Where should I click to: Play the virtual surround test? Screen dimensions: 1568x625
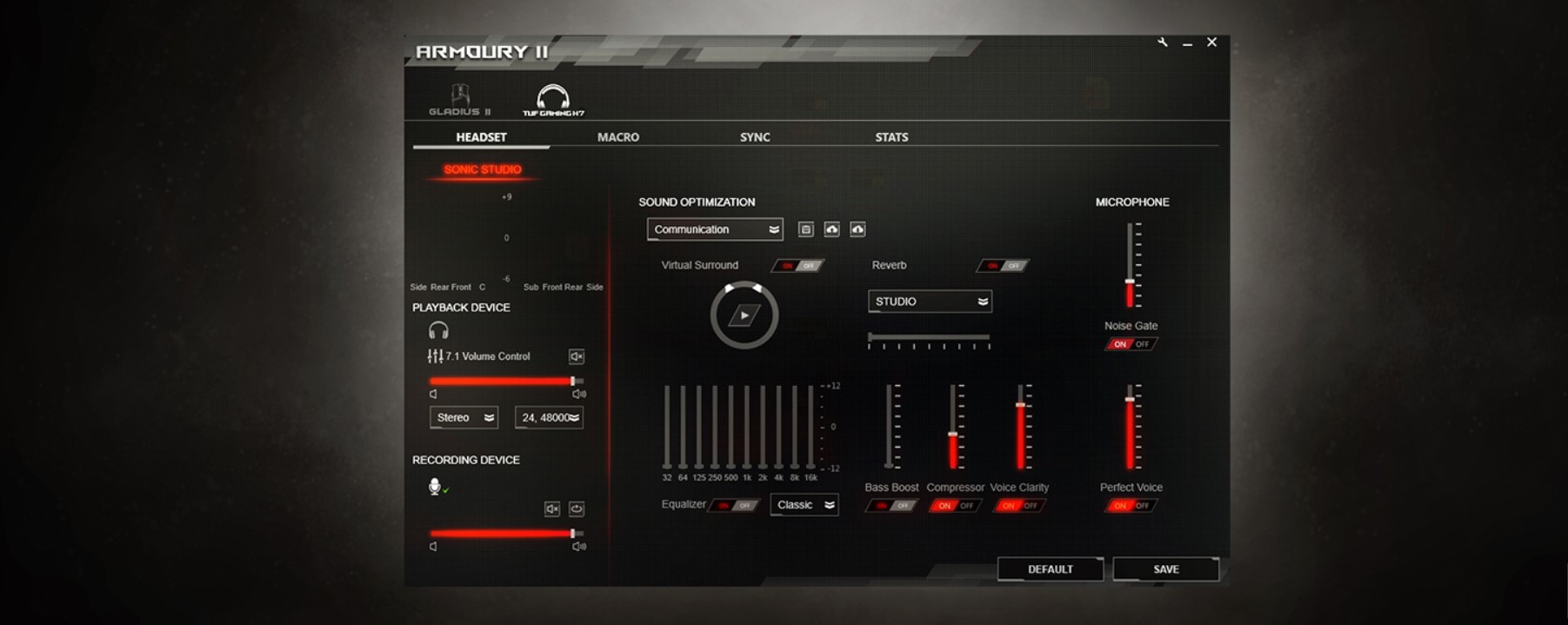tap(744, 316)
